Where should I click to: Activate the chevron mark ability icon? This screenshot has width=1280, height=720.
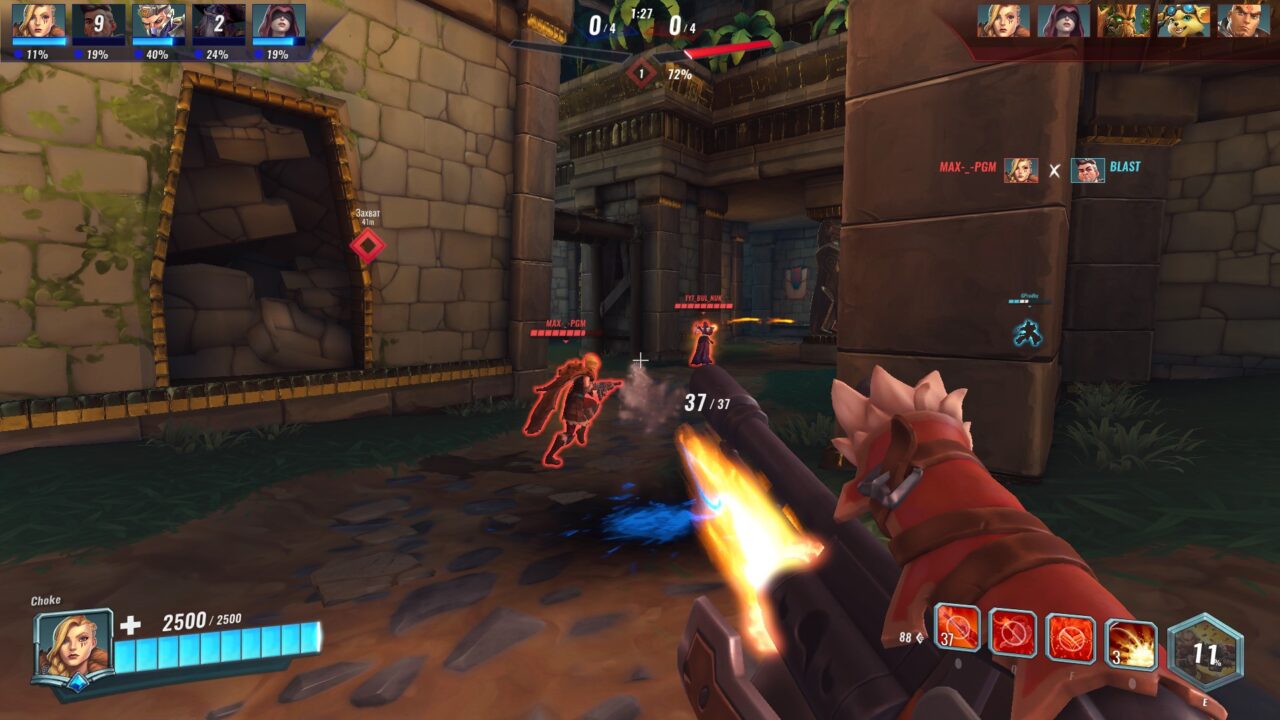1071,639
